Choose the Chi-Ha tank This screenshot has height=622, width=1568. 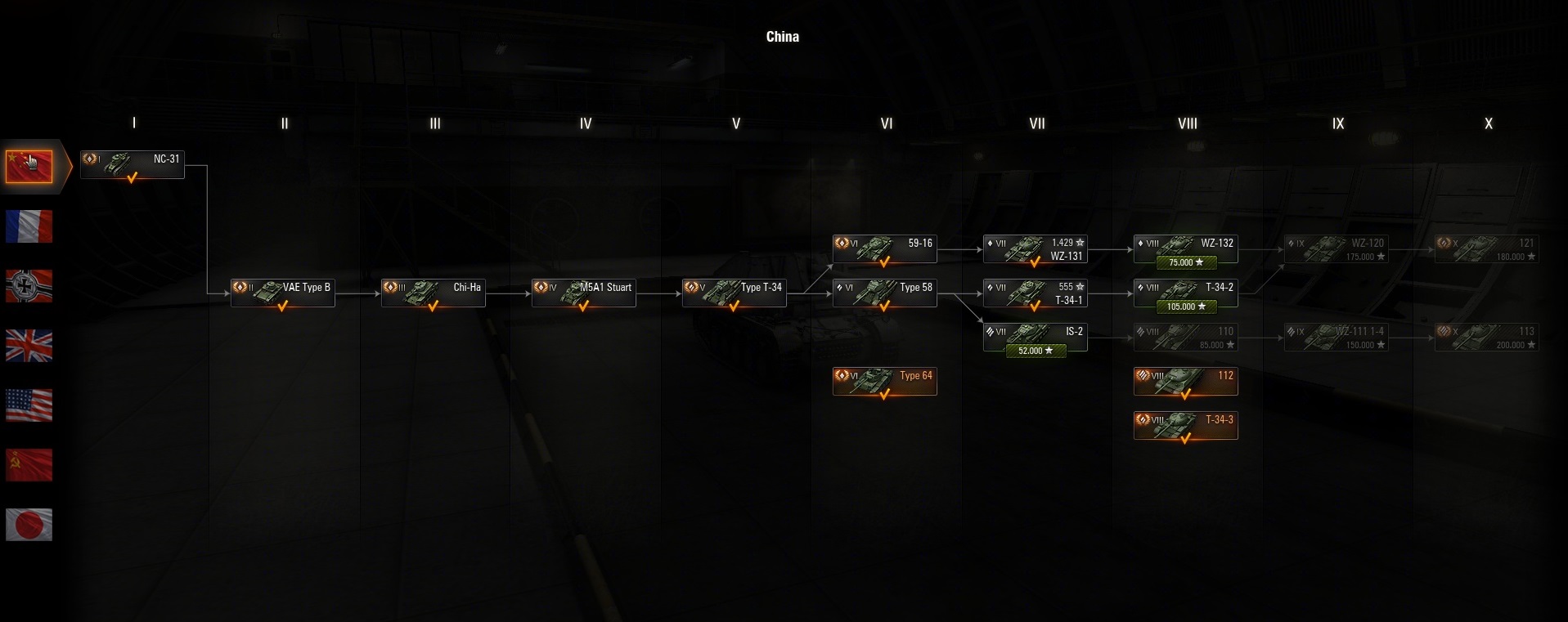click(x=434, y=293)
